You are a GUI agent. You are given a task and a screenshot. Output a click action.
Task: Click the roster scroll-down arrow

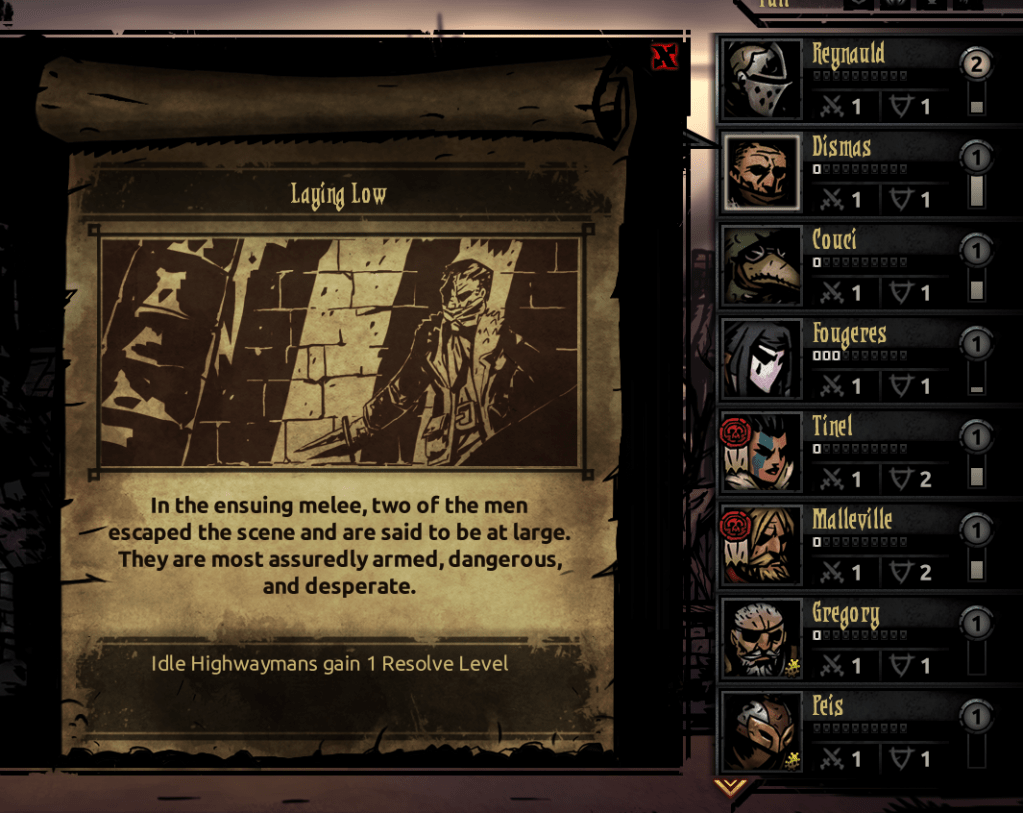pyautogui.click(x=732, y=787)
